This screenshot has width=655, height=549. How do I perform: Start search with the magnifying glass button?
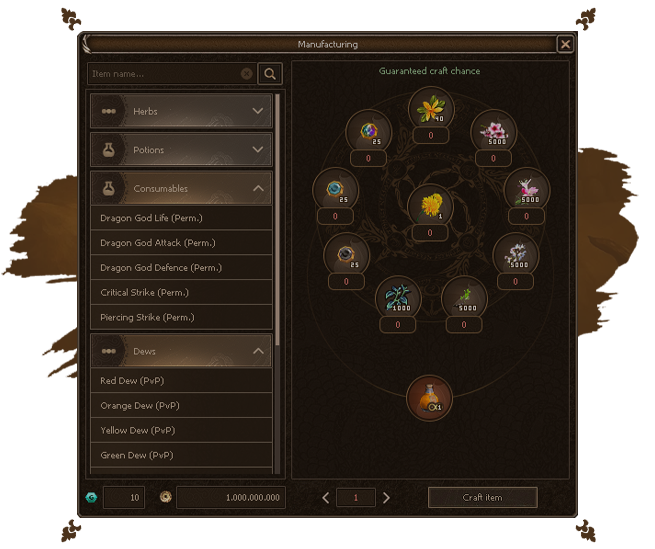pos(270,74)
